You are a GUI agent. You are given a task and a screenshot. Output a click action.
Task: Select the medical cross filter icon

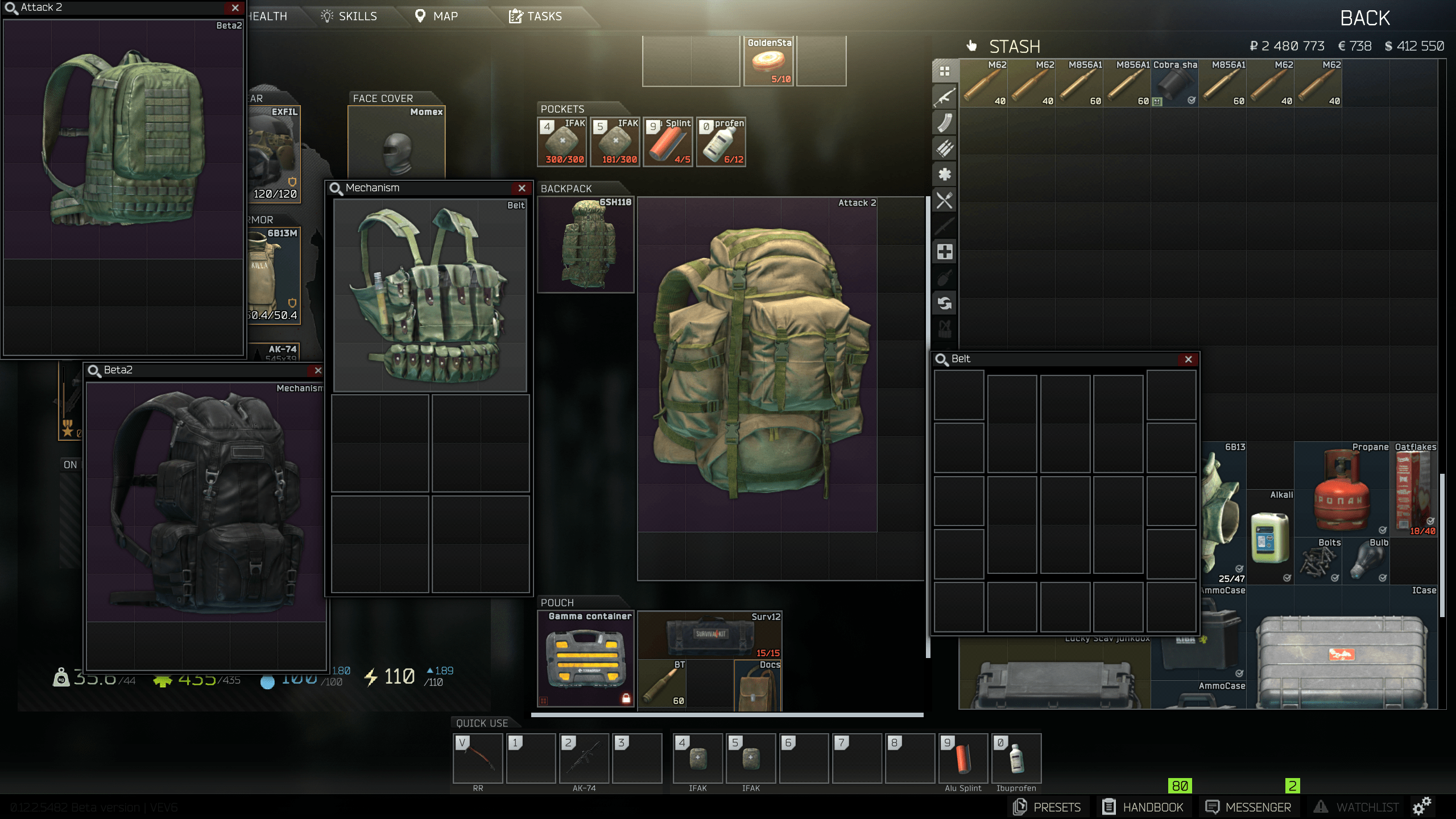point(944,252)
